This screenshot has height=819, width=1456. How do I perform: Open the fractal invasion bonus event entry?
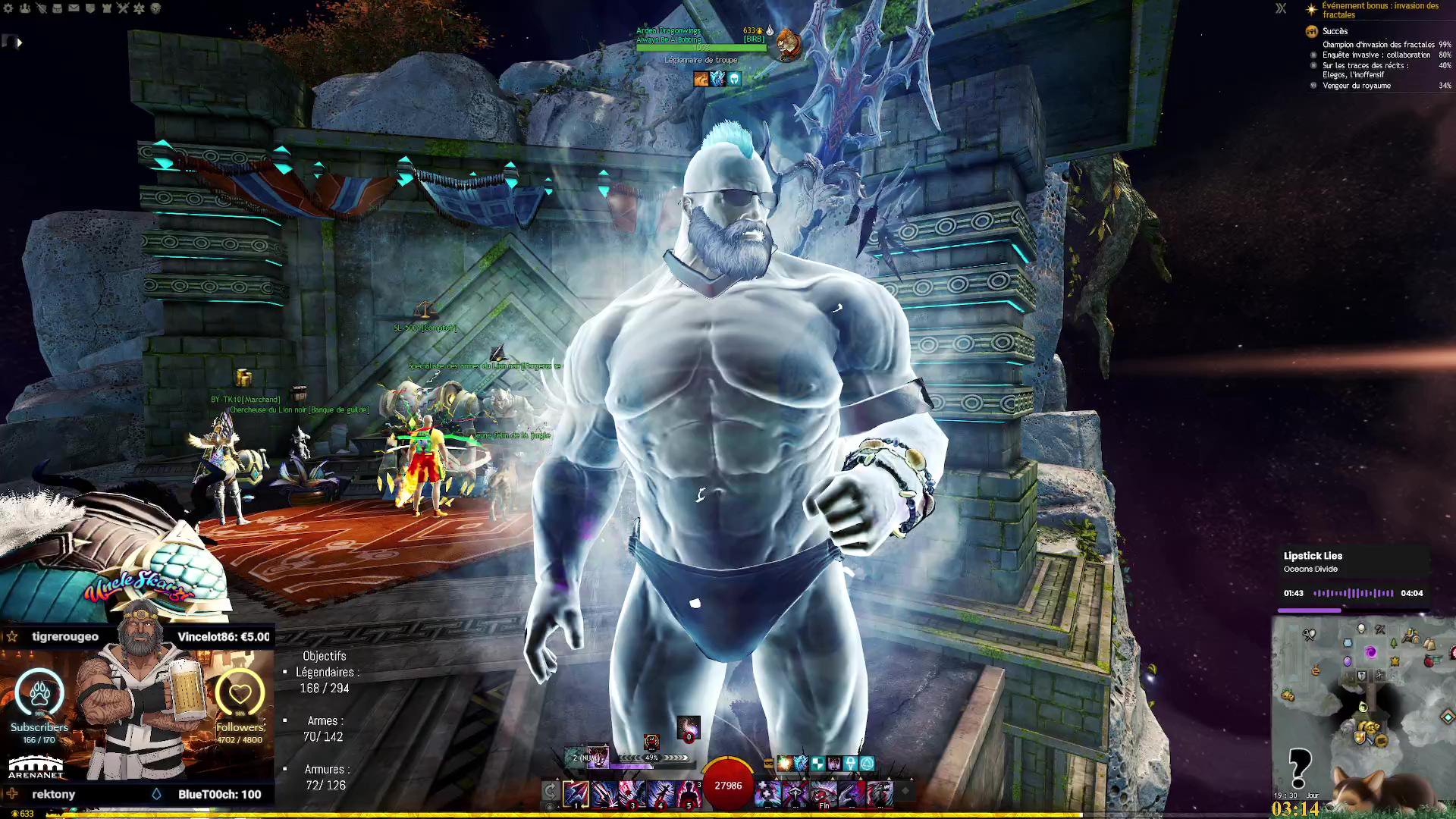(1379, 10)
